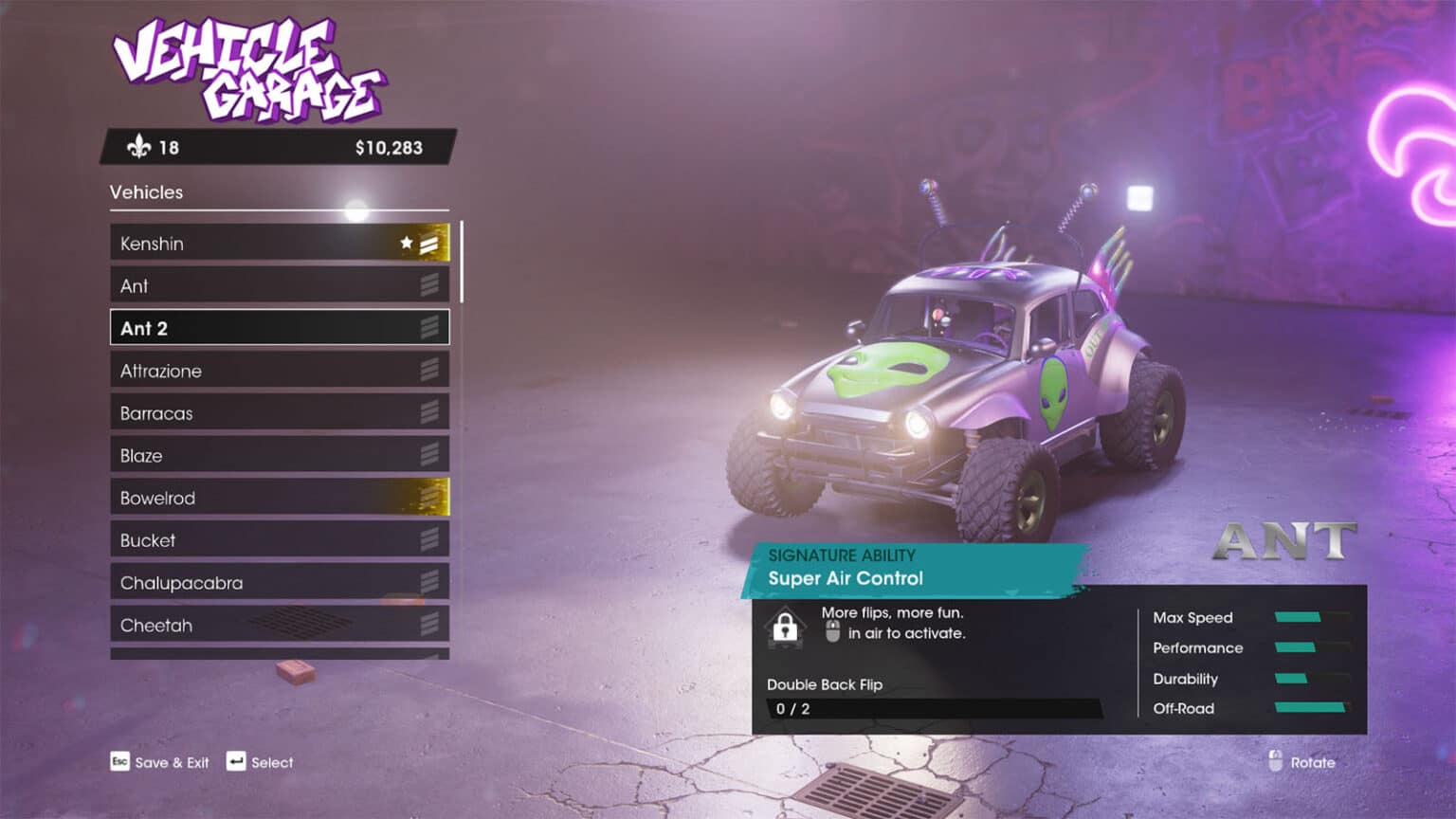
Task: Click the vehicle list scrollbar
Action: point(462,263)
